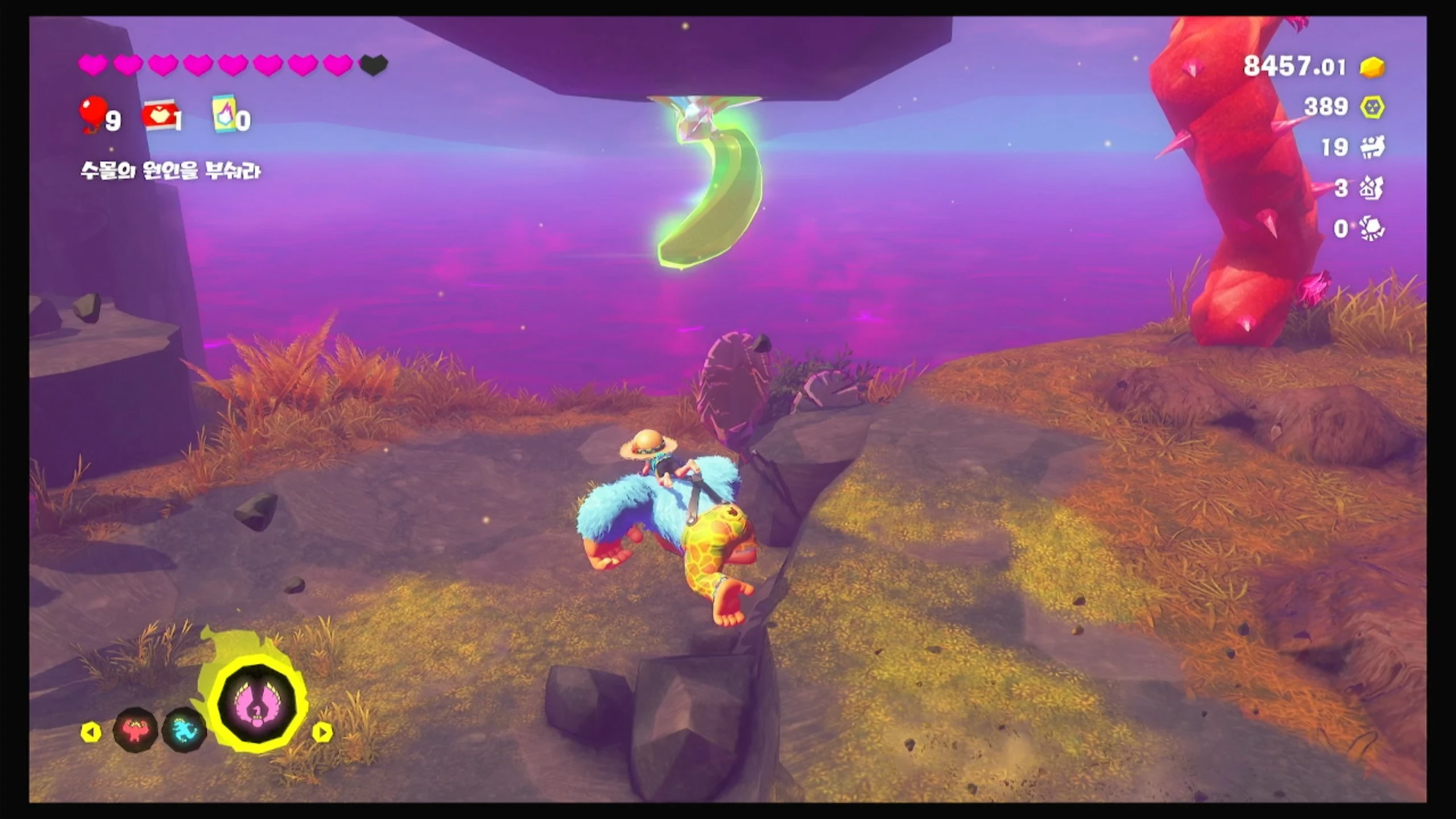Choose the blue Zebra Bananza icon
The height and width of the screenshot is (819, 1456).
tap(184, 730)
